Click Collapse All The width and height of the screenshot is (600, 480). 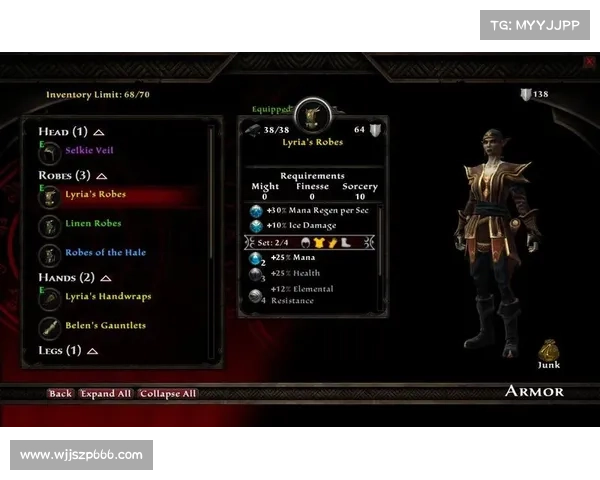168,394
